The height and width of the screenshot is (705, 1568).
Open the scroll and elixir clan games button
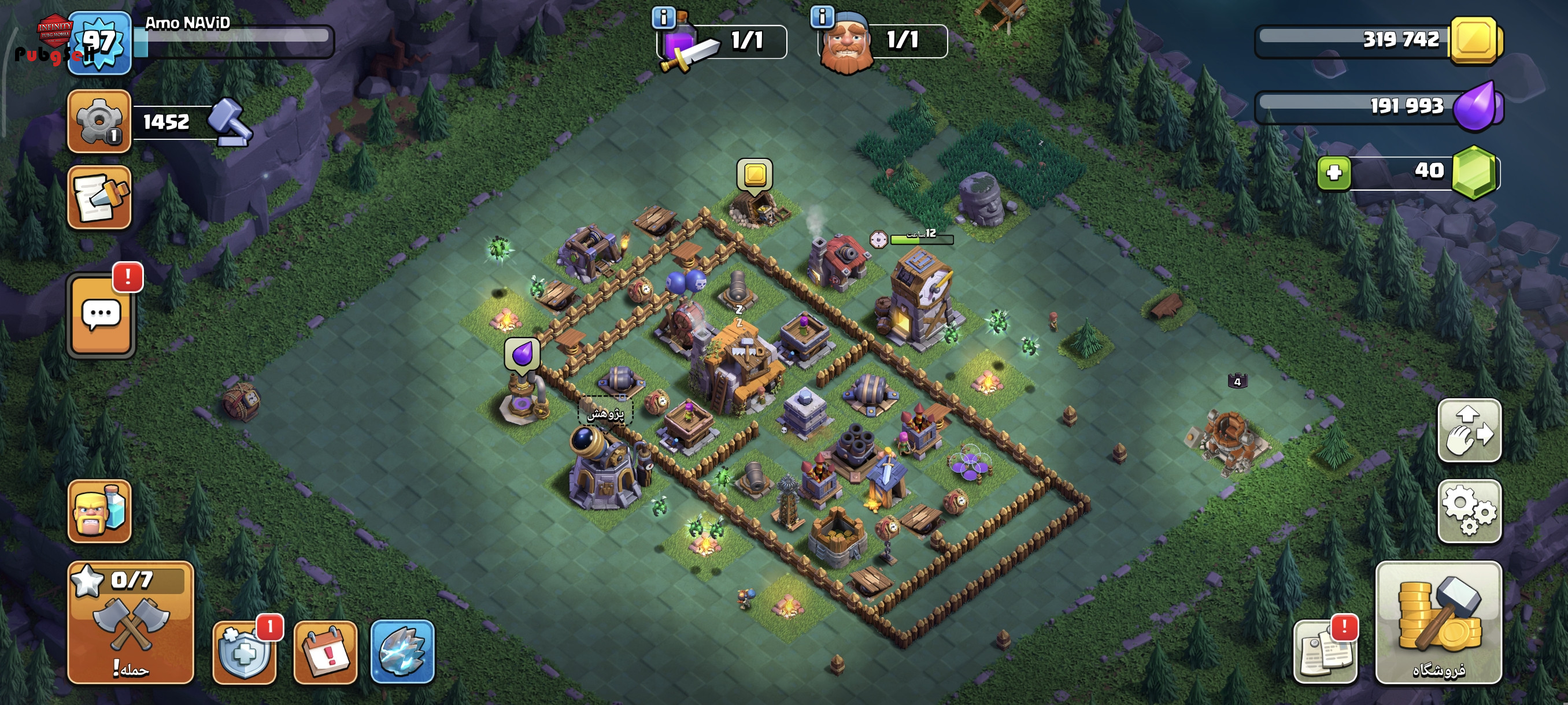click(x=99, y=197)
